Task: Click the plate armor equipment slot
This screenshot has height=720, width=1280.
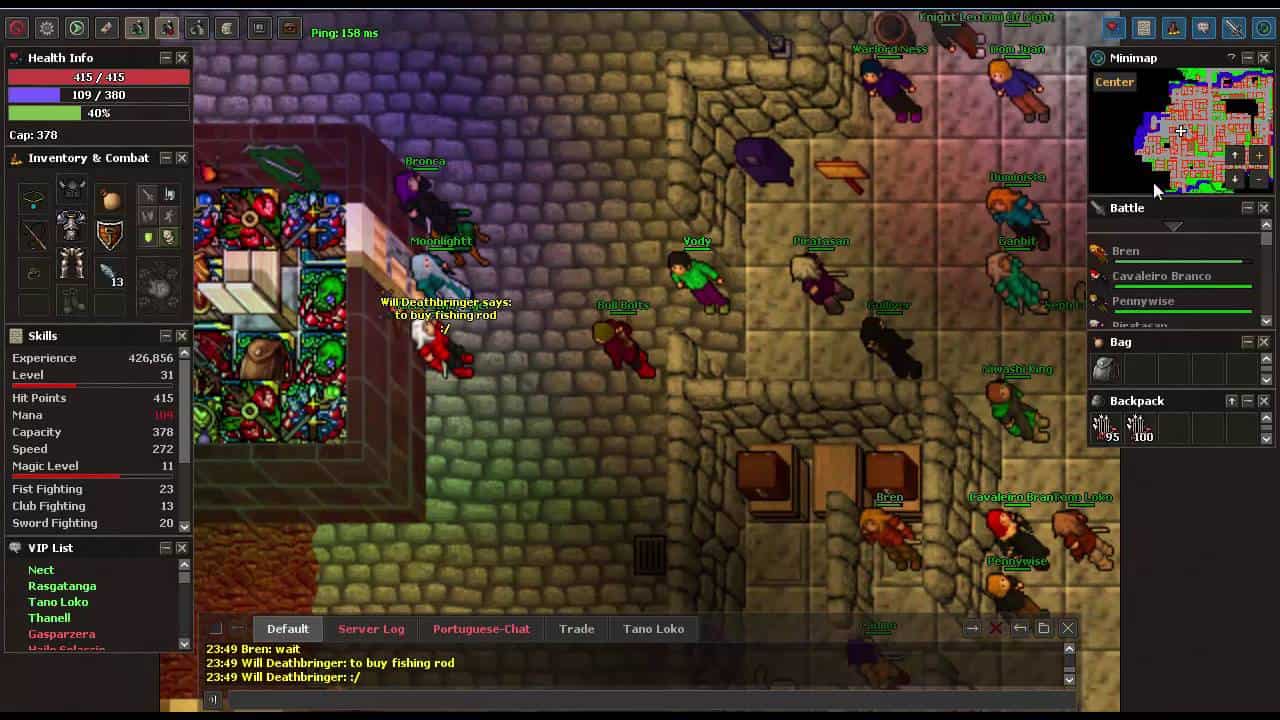Action: tap(71, 227)
